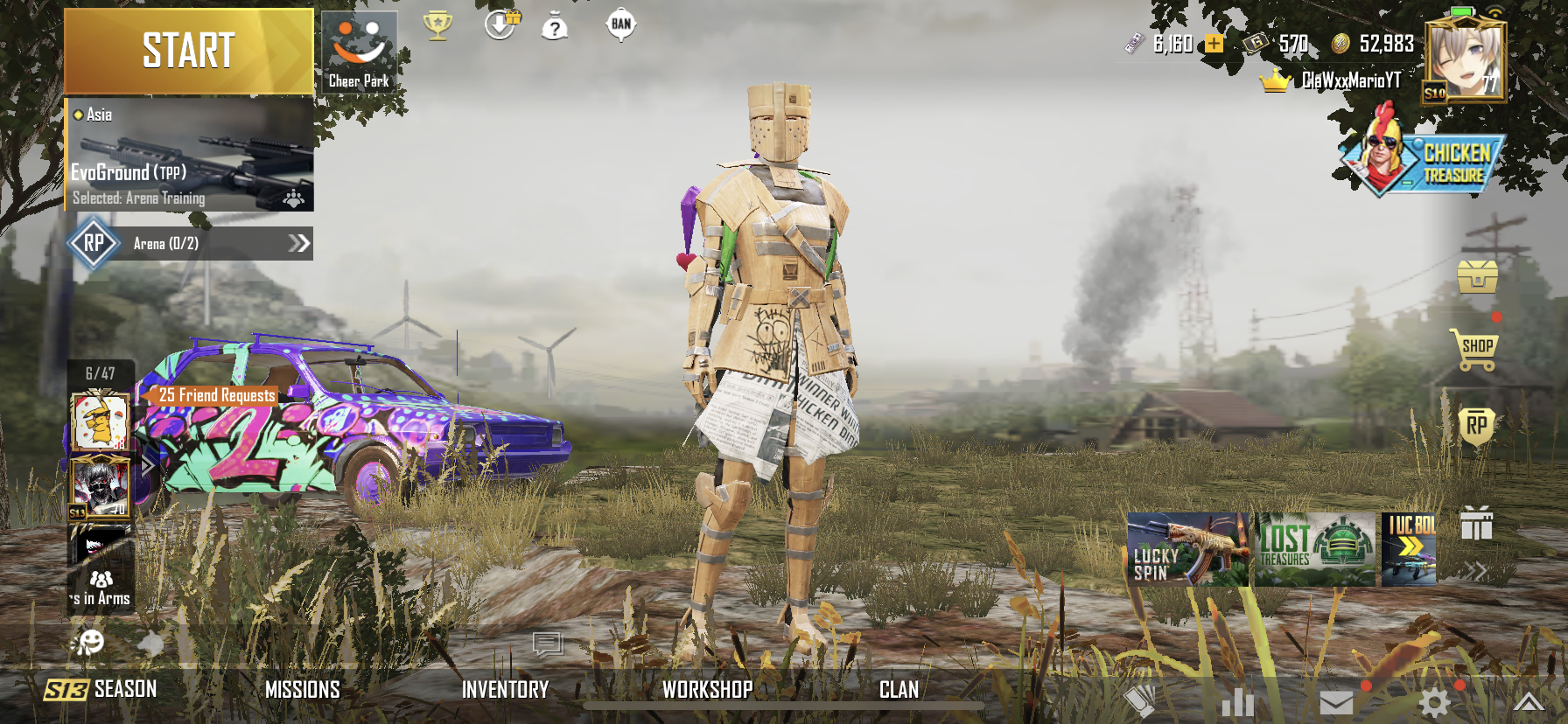Open the Clan menu

click(899, 690)
